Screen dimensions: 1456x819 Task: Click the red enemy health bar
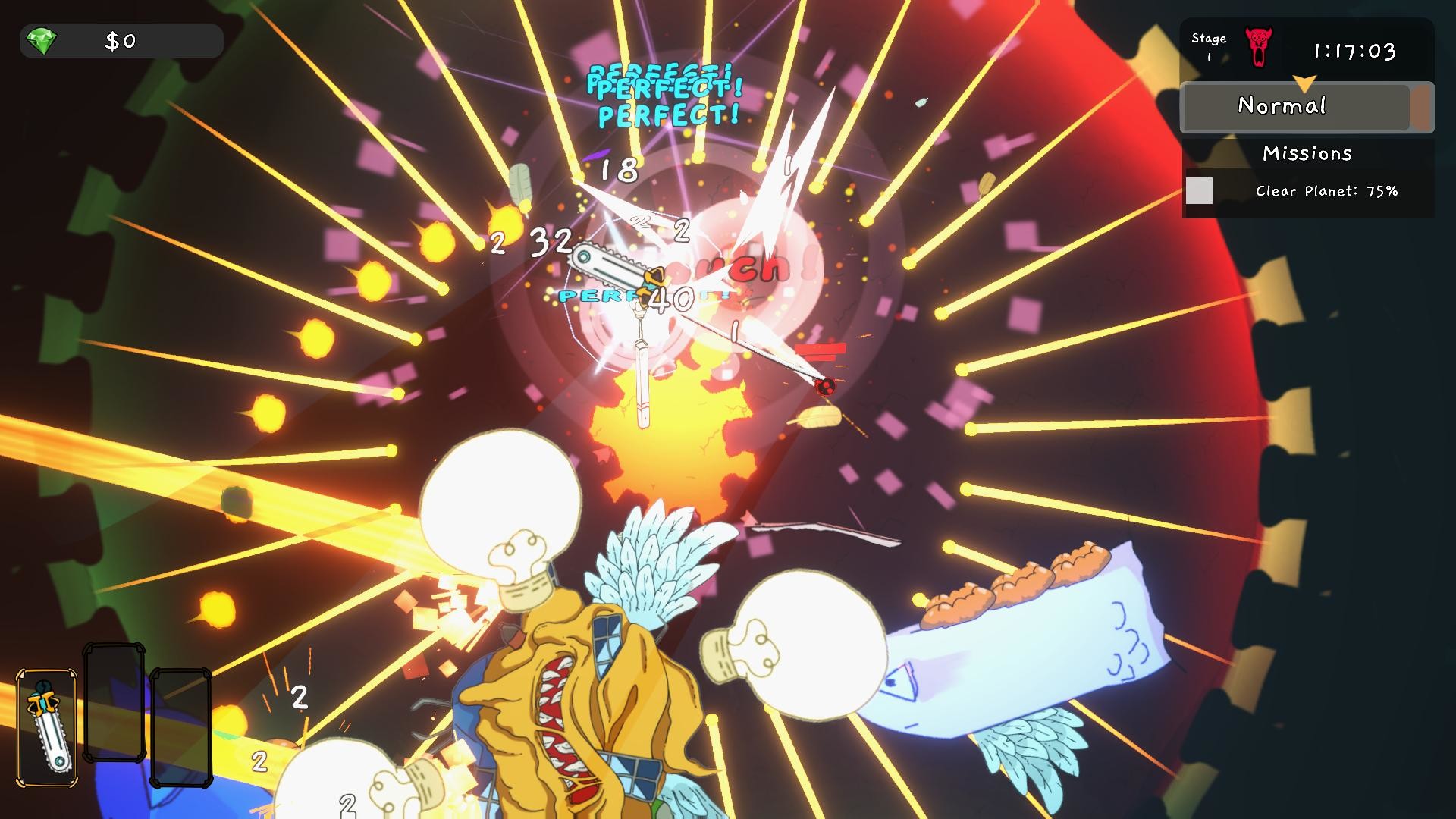point(821,350)
